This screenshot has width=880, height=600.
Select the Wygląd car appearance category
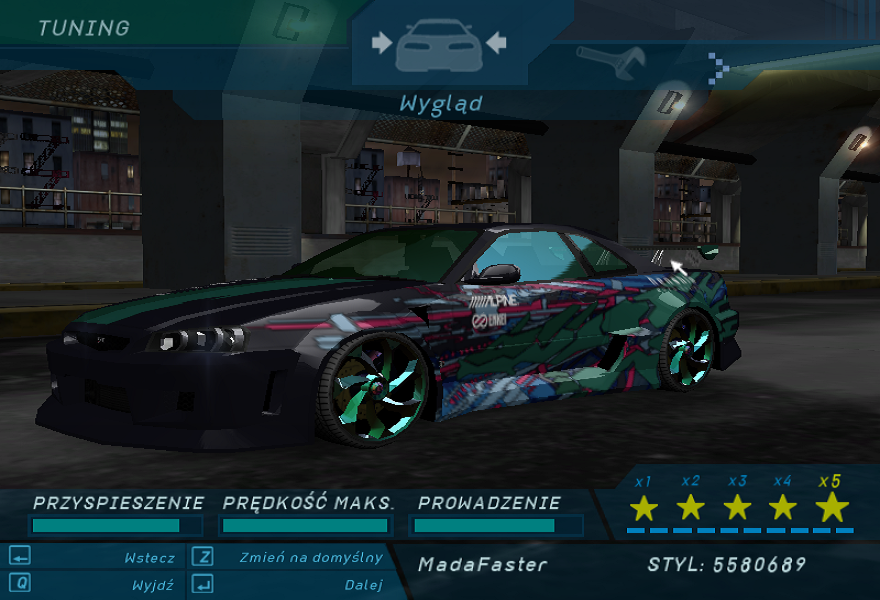point(439,45)
